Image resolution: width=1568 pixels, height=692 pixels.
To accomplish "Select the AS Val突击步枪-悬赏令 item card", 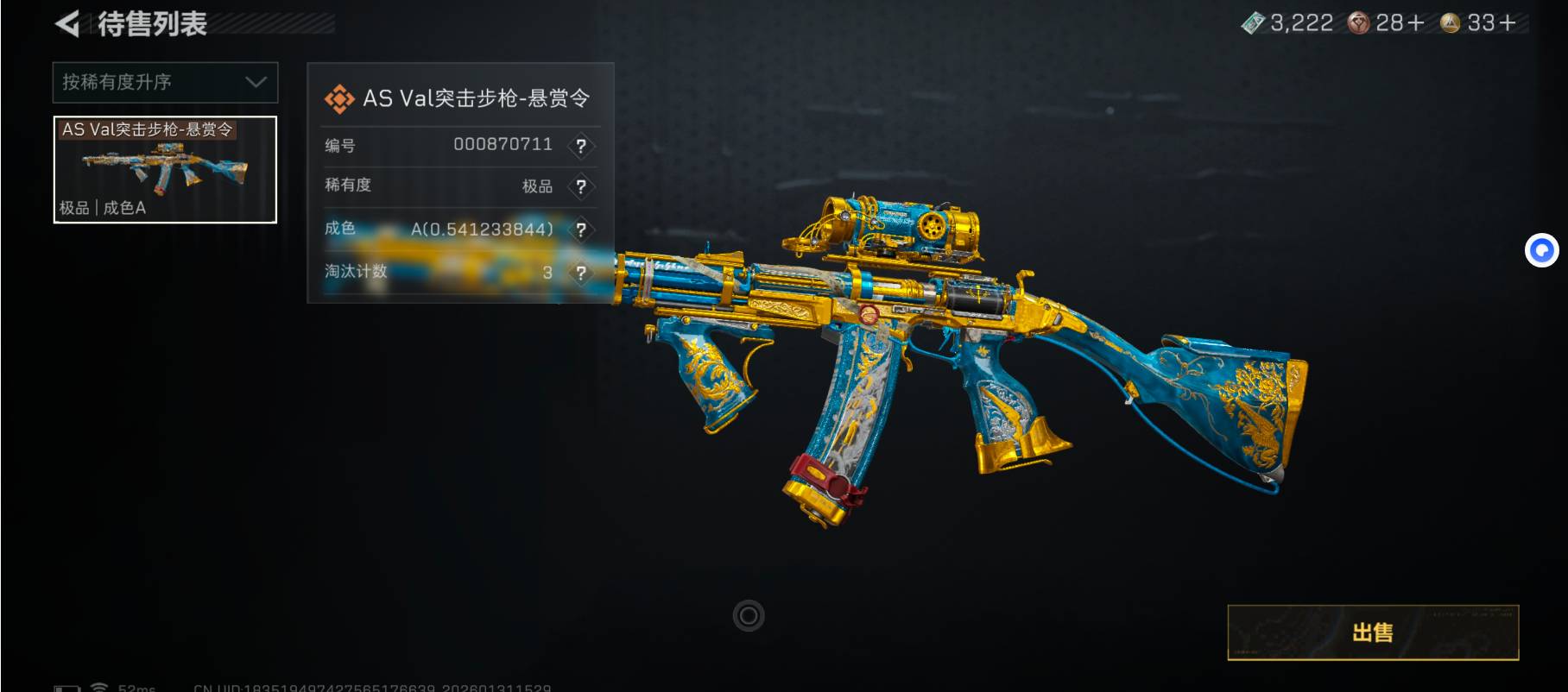I will (x=165, y=169).
